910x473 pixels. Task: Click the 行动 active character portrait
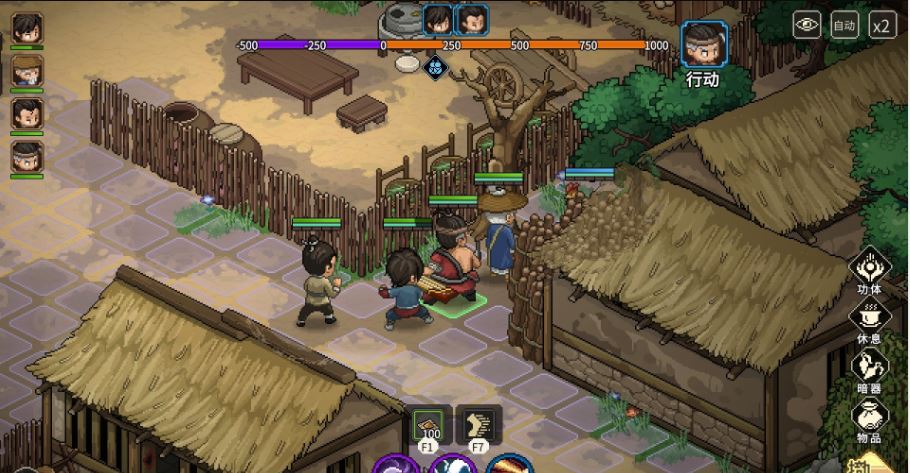pos(704,45)
